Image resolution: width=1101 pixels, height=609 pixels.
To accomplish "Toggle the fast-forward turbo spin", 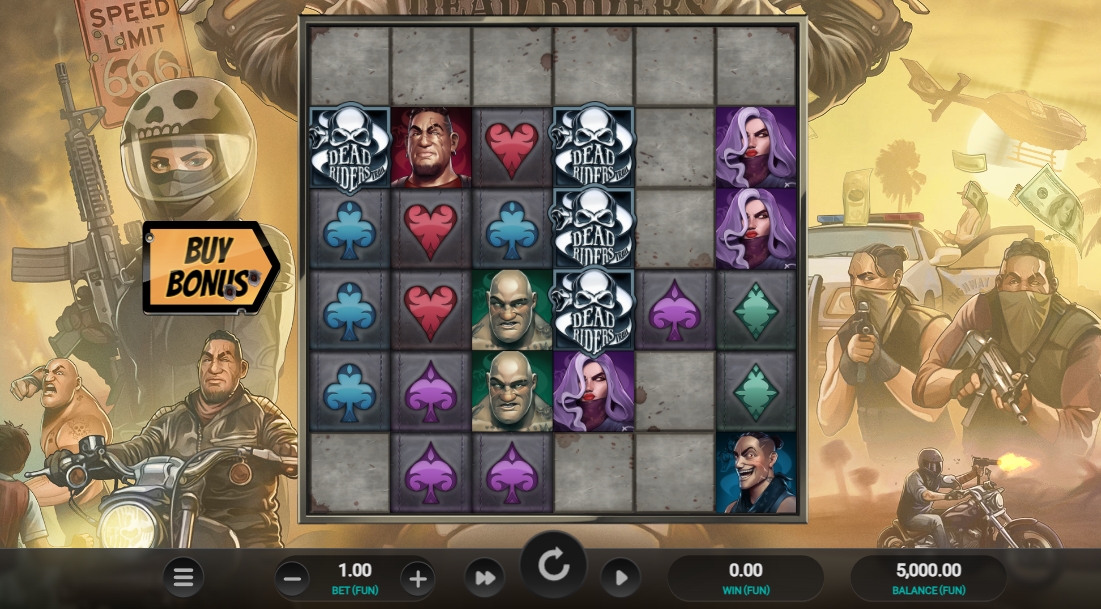I will pos(484,578).
